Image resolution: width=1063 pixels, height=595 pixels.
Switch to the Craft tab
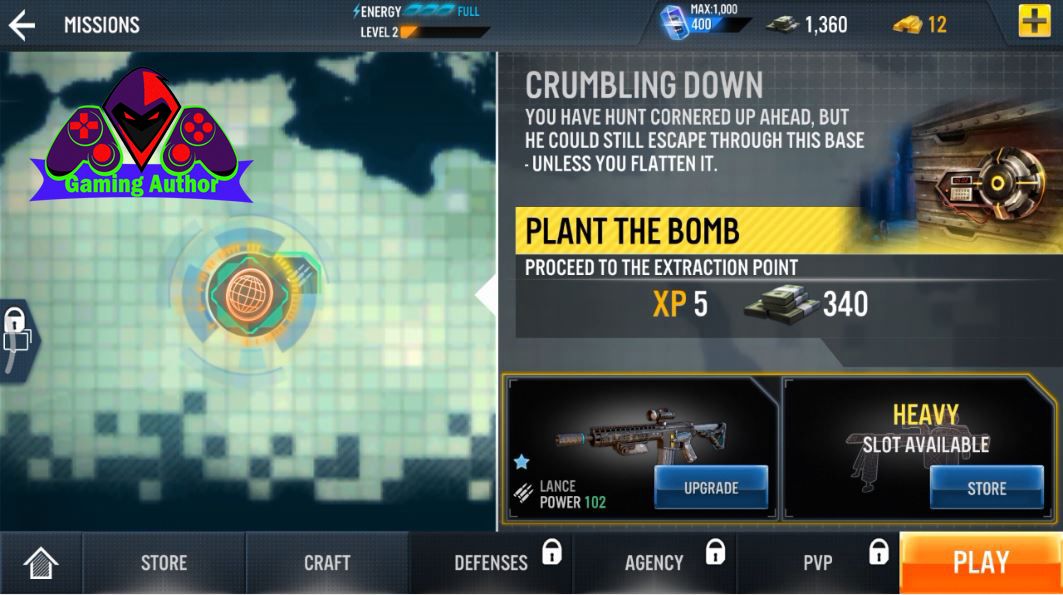click(x=327, y=563)
